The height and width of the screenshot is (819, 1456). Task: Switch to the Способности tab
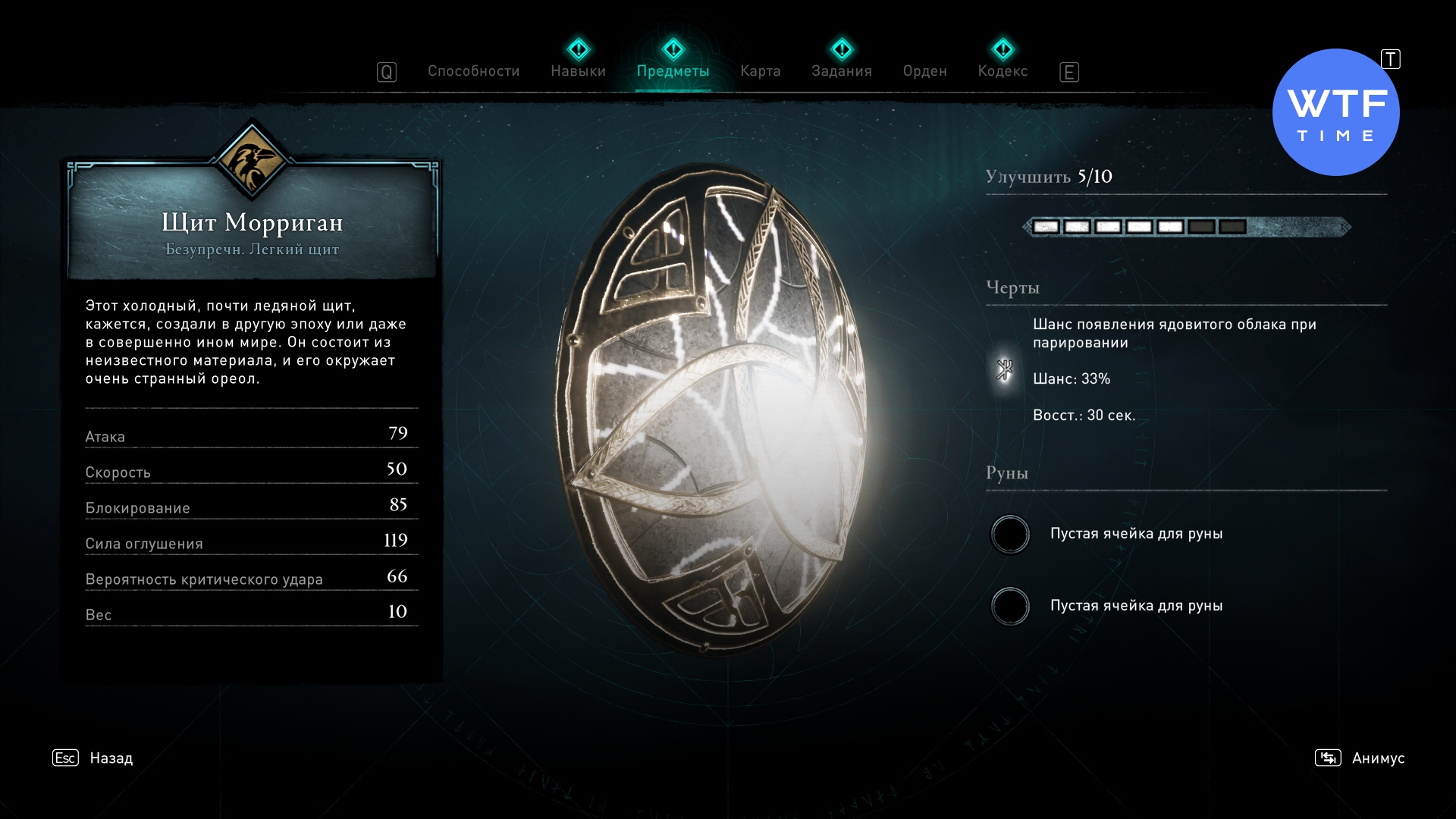[x=473, y=71]
